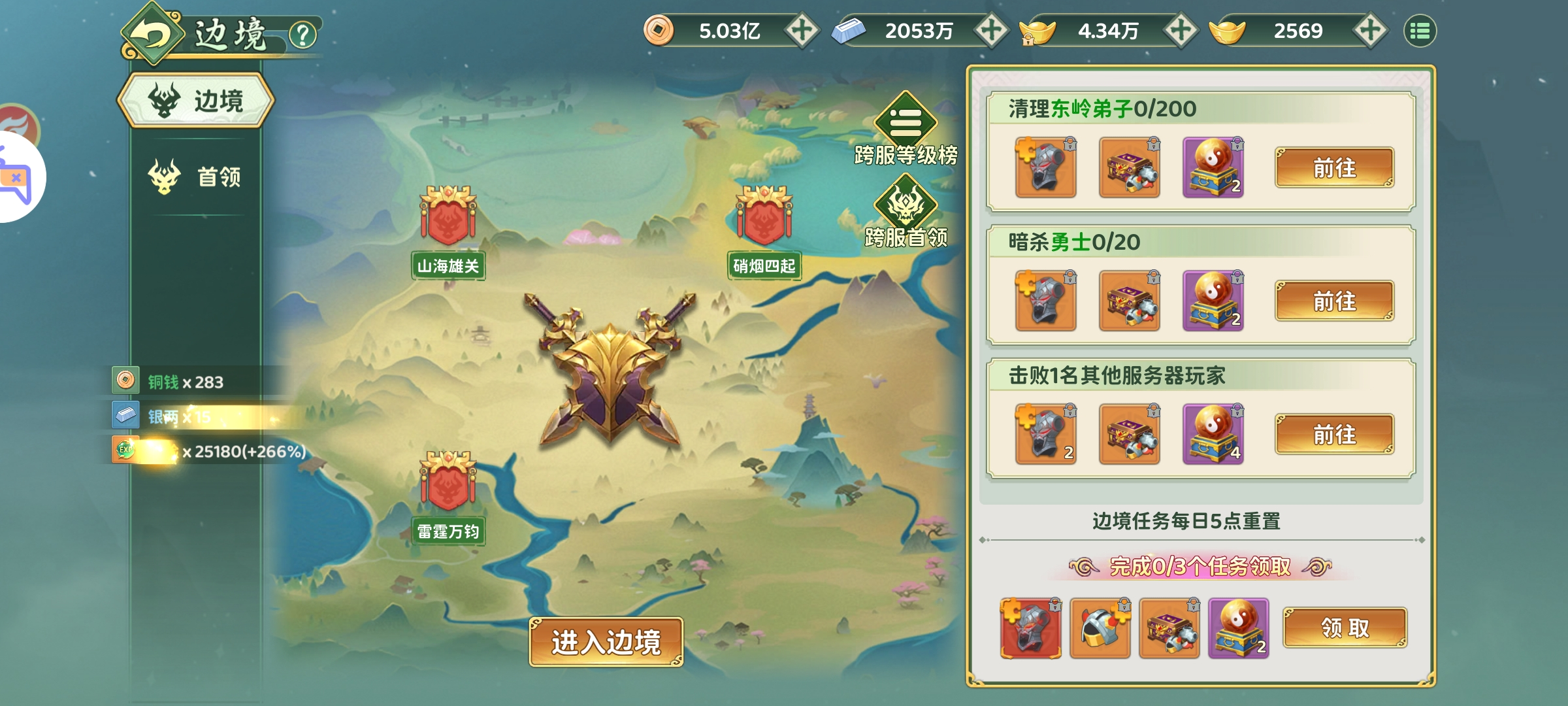The image size is (1568, 706).
Task: Open the top-right list menu icon
Action: [1420, 31]
